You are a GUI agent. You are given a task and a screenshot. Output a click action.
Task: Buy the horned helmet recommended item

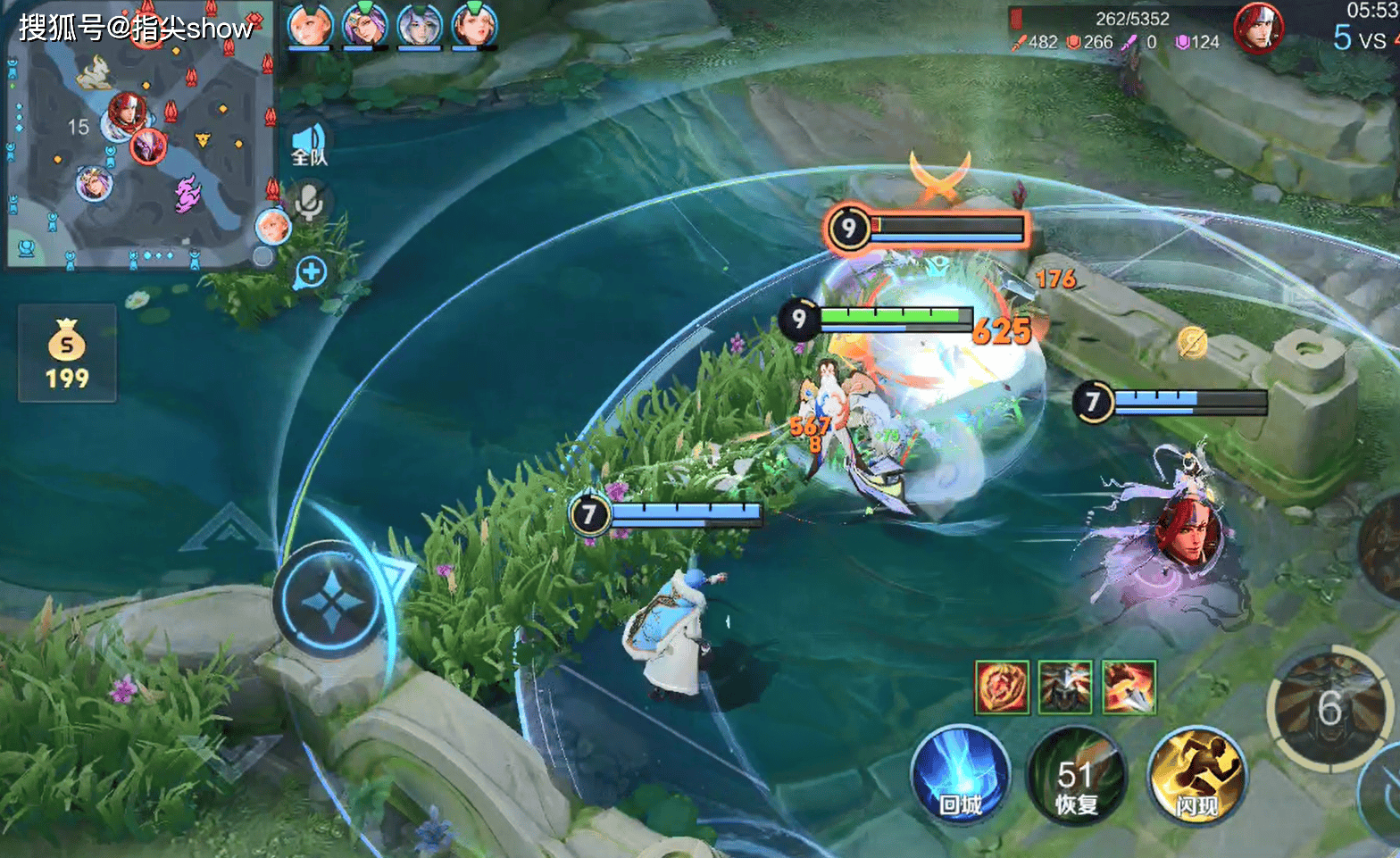click(x=1065, y=687)
